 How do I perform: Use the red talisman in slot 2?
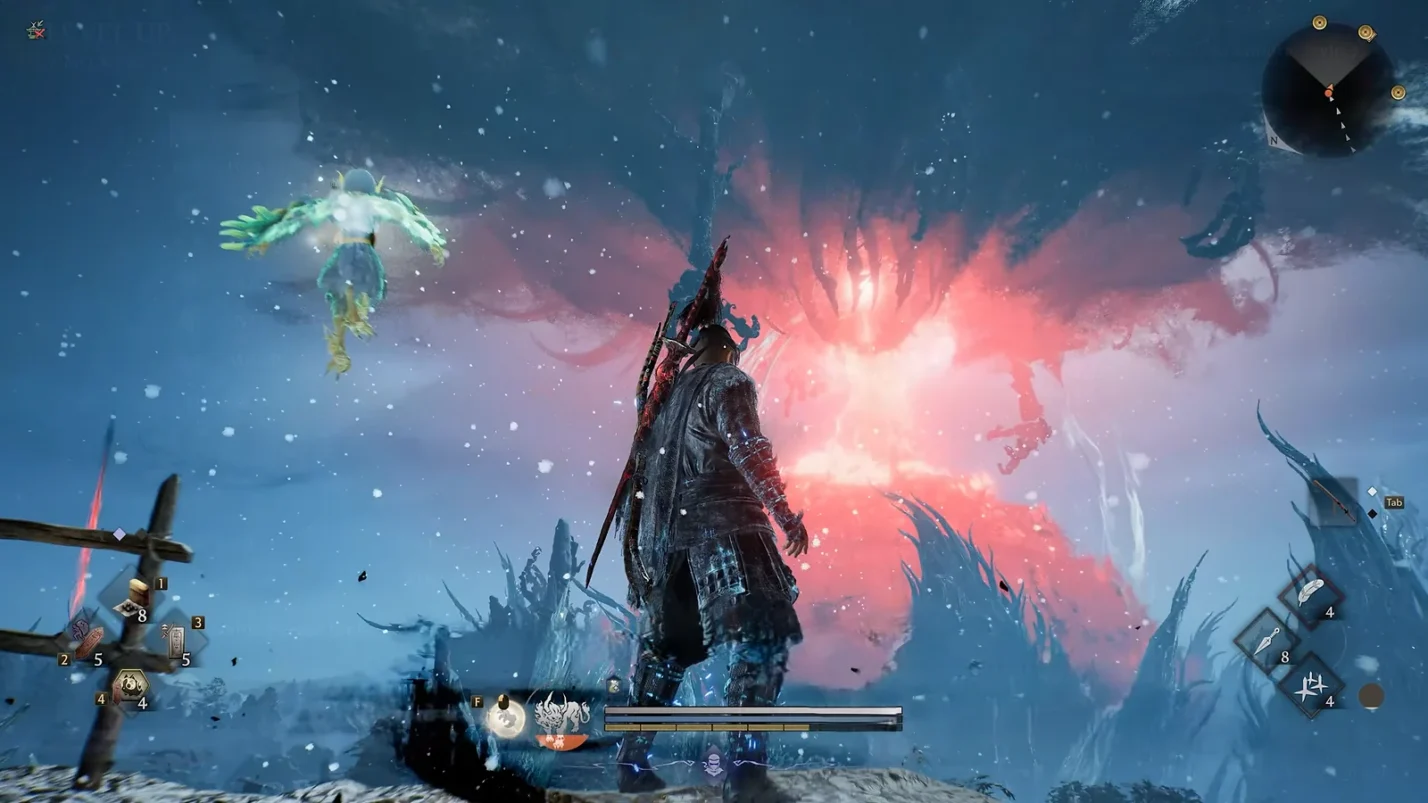tap(90, 640)
